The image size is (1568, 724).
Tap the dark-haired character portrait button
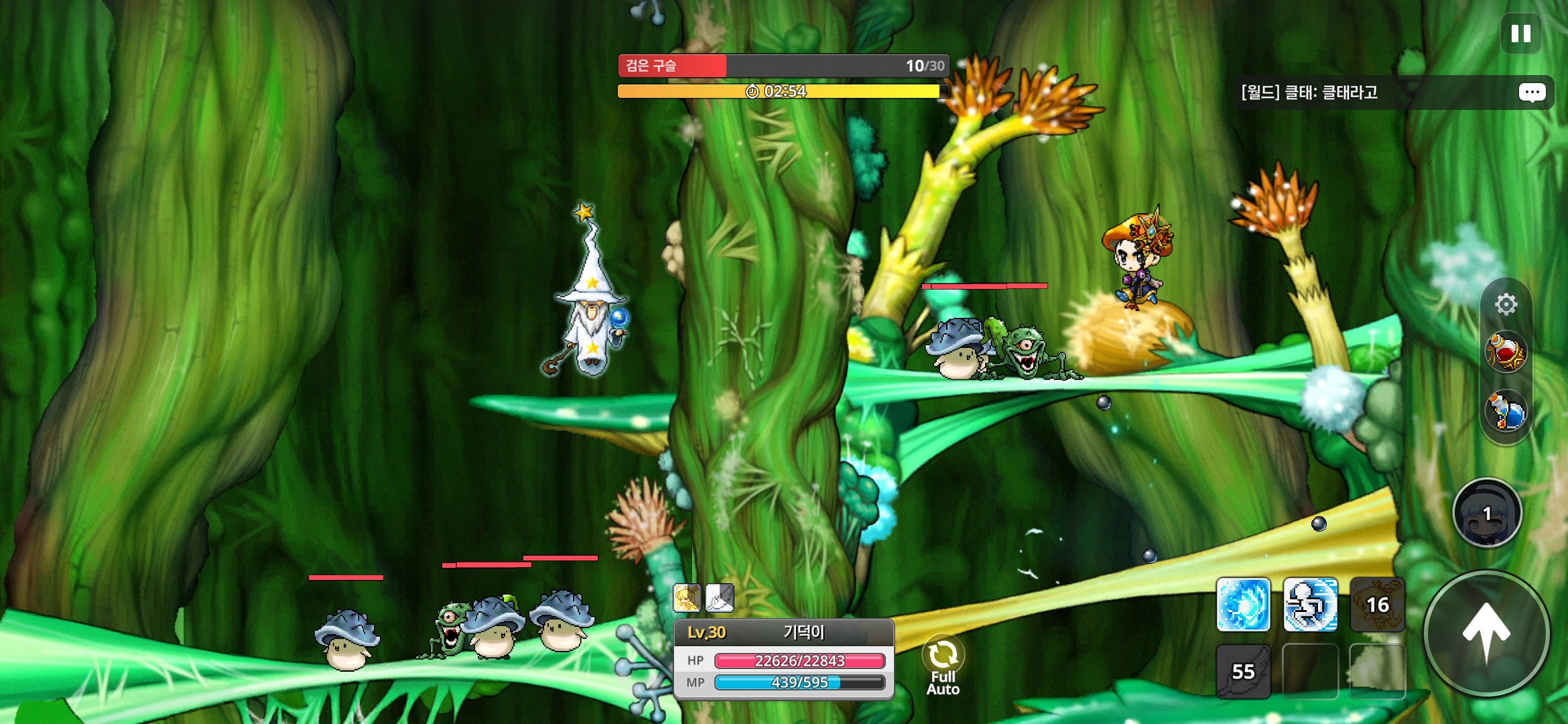(x=1487, y=514)
